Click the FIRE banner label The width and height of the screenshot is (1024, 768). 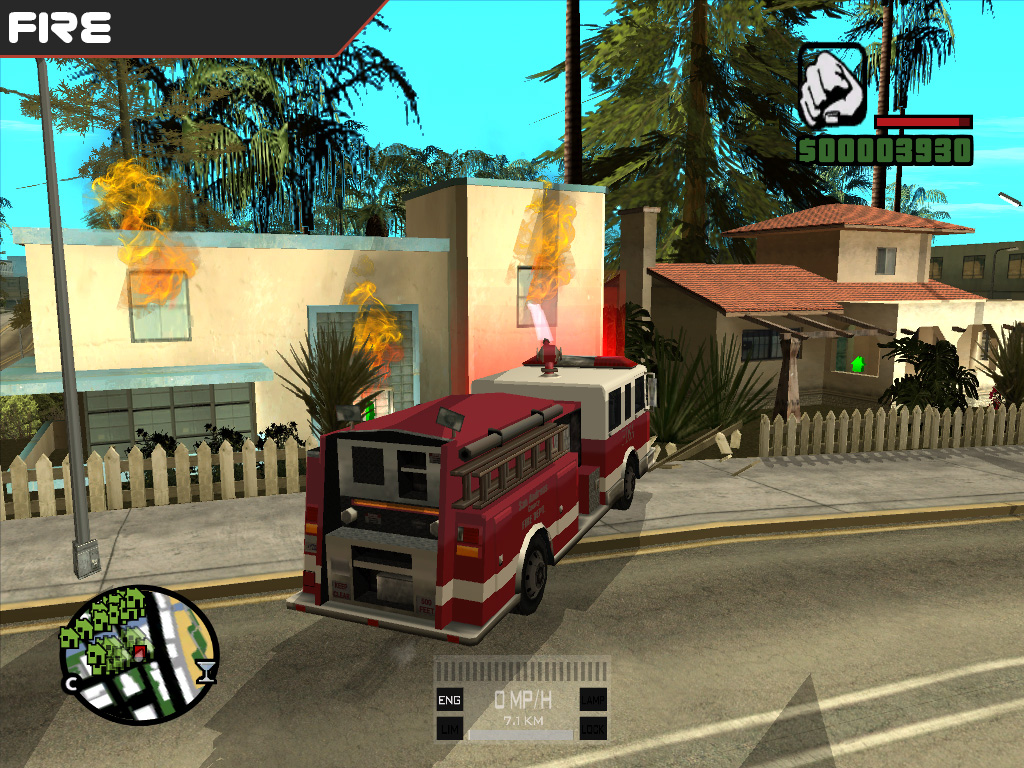(x=60, y=27)
